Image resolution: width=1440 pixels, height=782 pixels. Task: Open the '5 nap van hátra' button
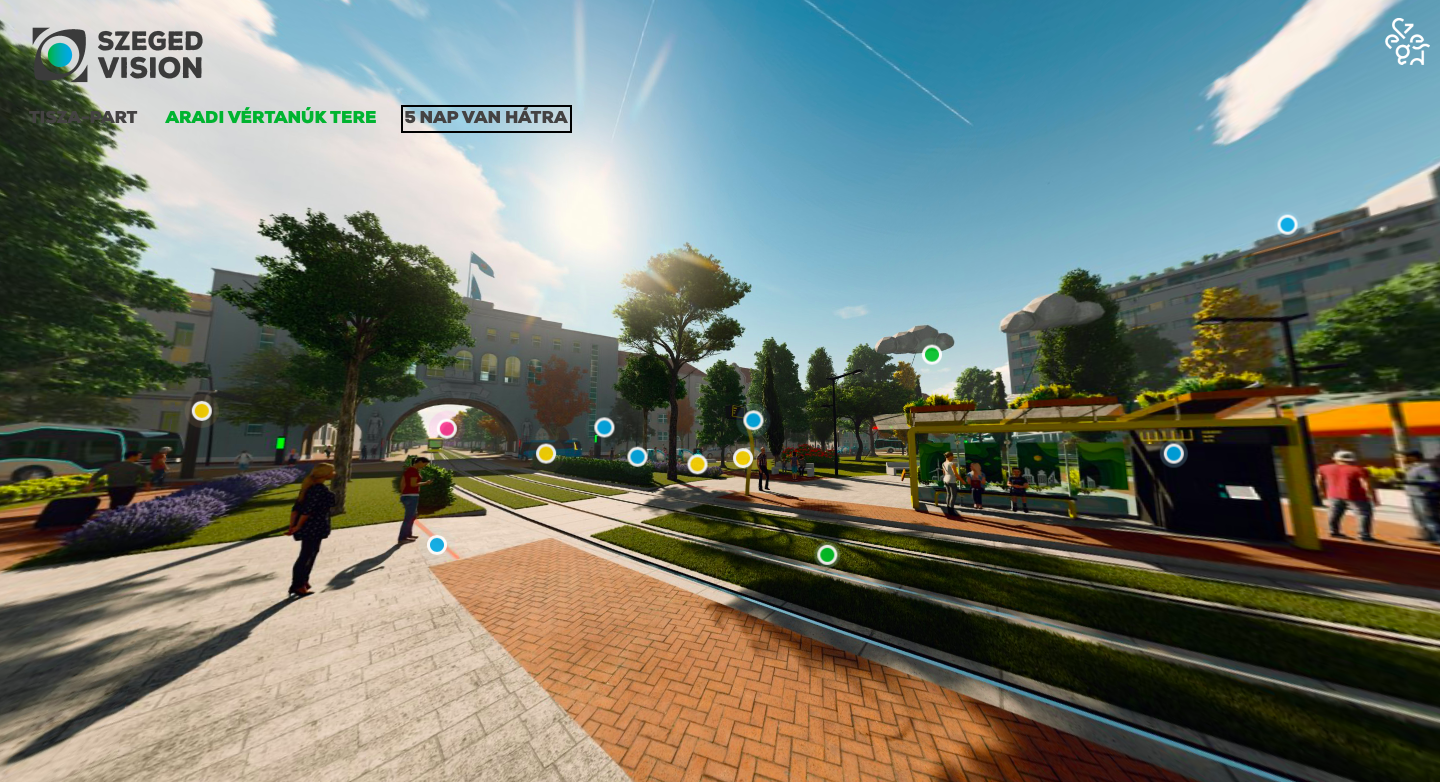click(x=486, y=118)
